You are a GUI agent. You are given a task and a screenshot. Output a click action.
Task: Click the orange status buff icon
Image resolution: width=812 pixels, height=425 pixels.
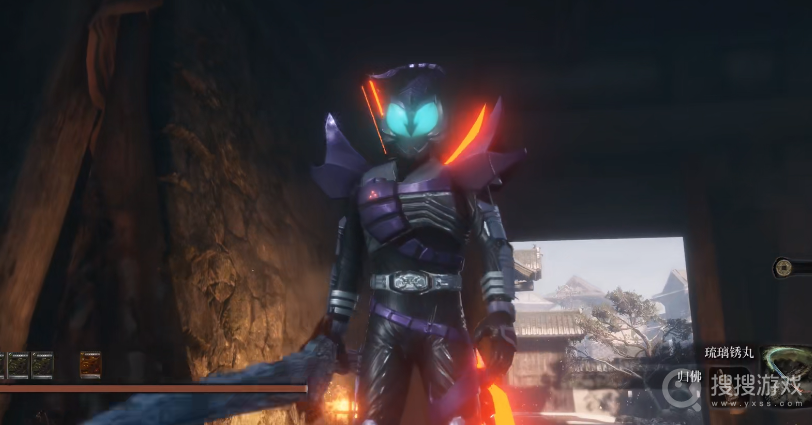(x=90, y=365)
